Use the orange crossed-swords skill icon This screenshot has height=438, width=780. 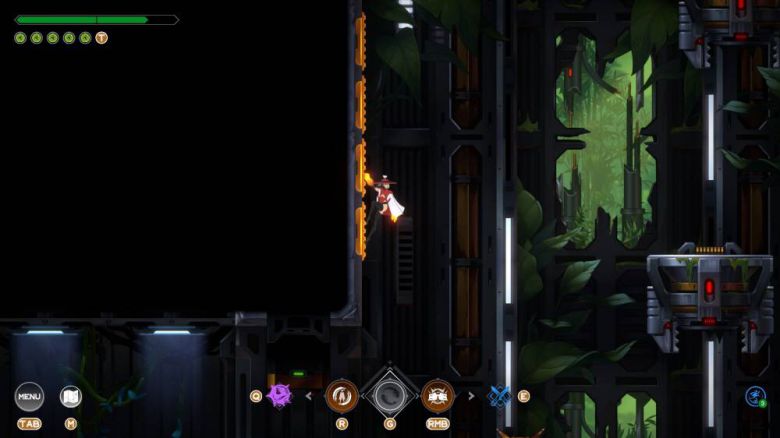pos(437,396)
